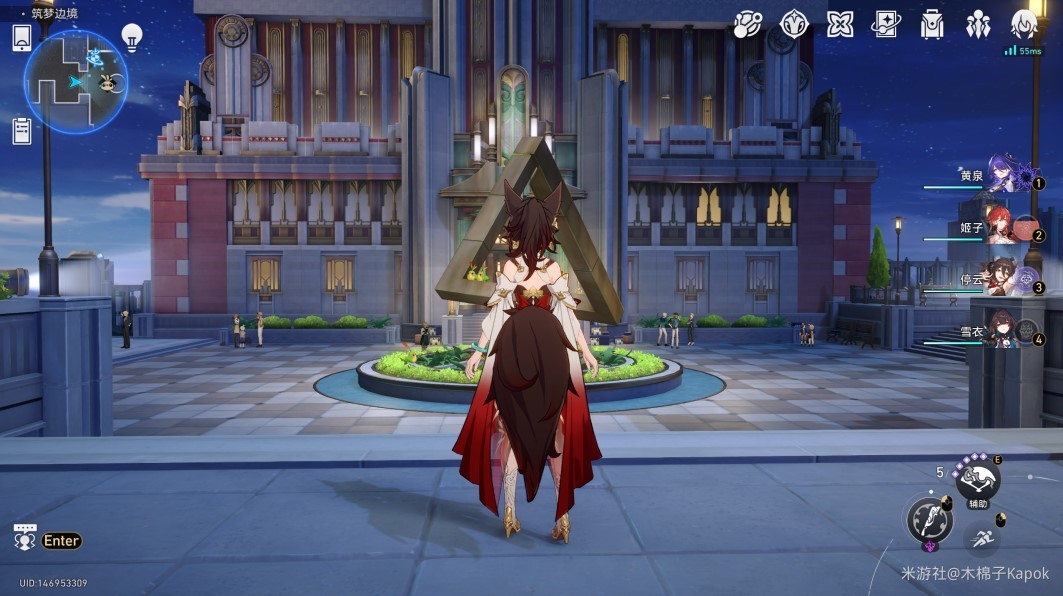
Task: Open the connected-nodes icon in top bar
Action: coord(747,24)
